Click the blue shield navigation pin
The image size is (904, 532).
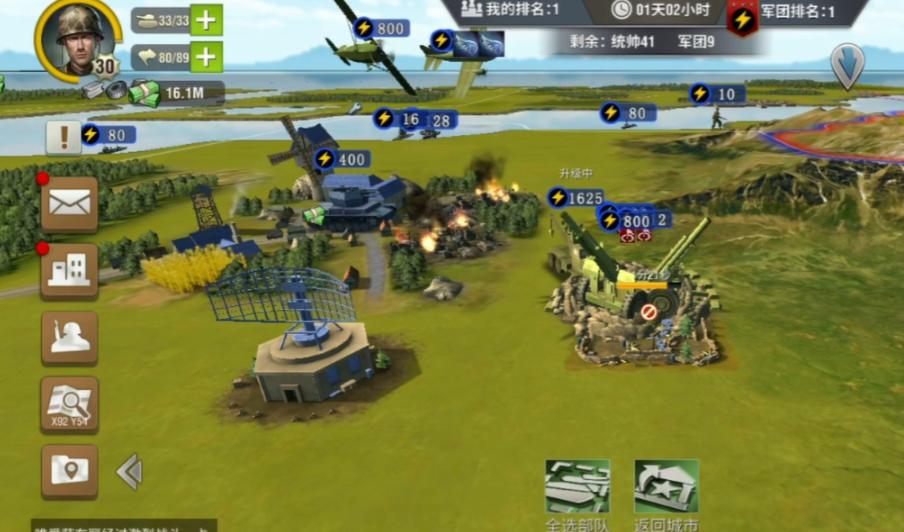pyautogui.click(x=847, y=64)
